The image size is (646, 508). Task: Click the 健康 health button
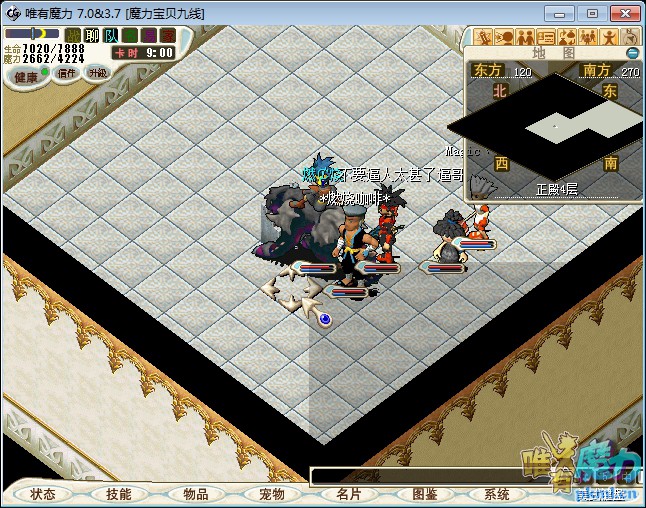26,76
